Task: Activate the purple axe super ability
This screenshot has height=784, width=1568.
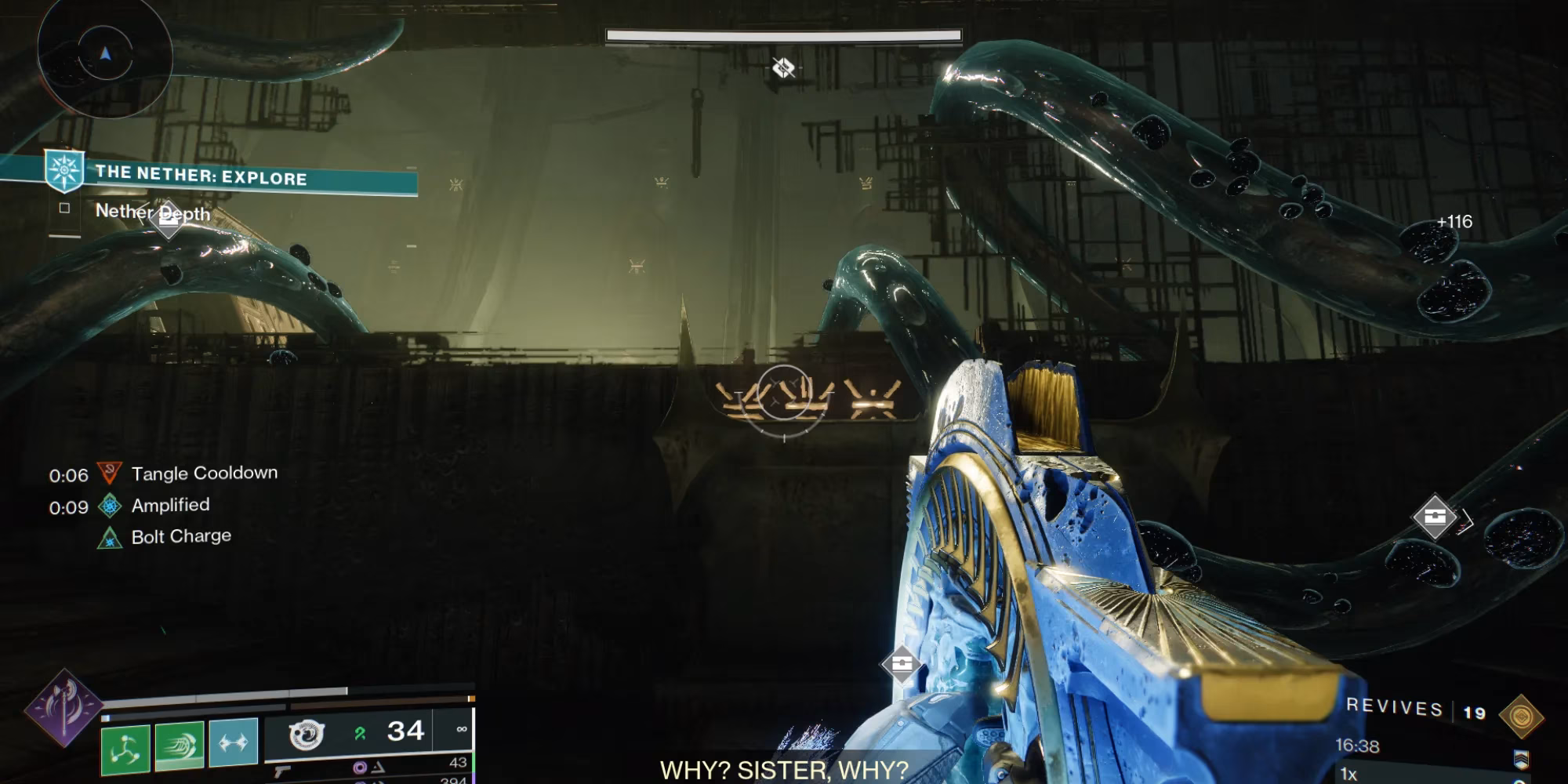Action: [x=64, y=707]
